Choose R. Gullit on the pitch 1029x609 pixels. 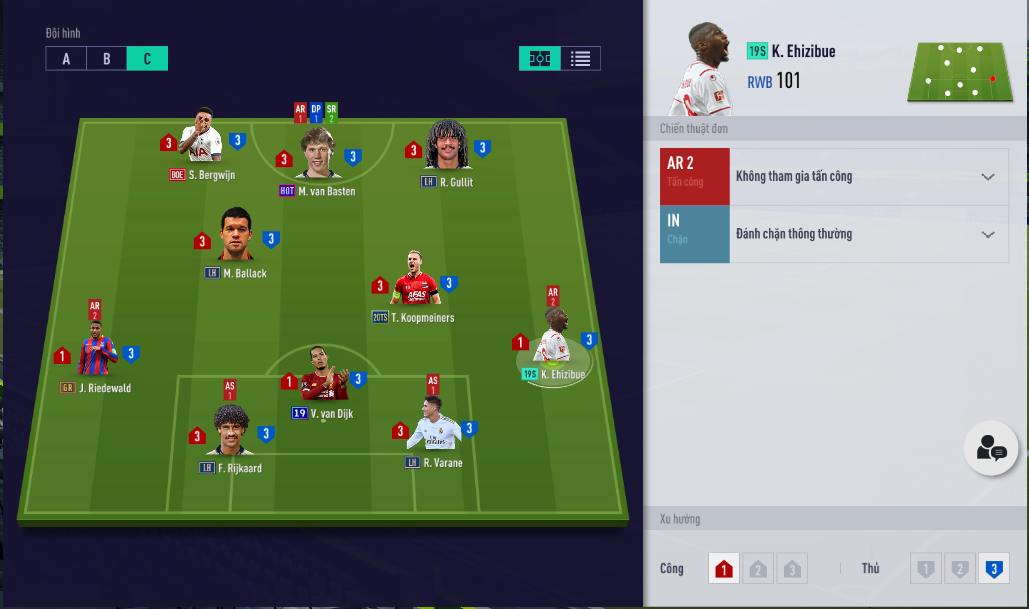(x=447, y=147)
